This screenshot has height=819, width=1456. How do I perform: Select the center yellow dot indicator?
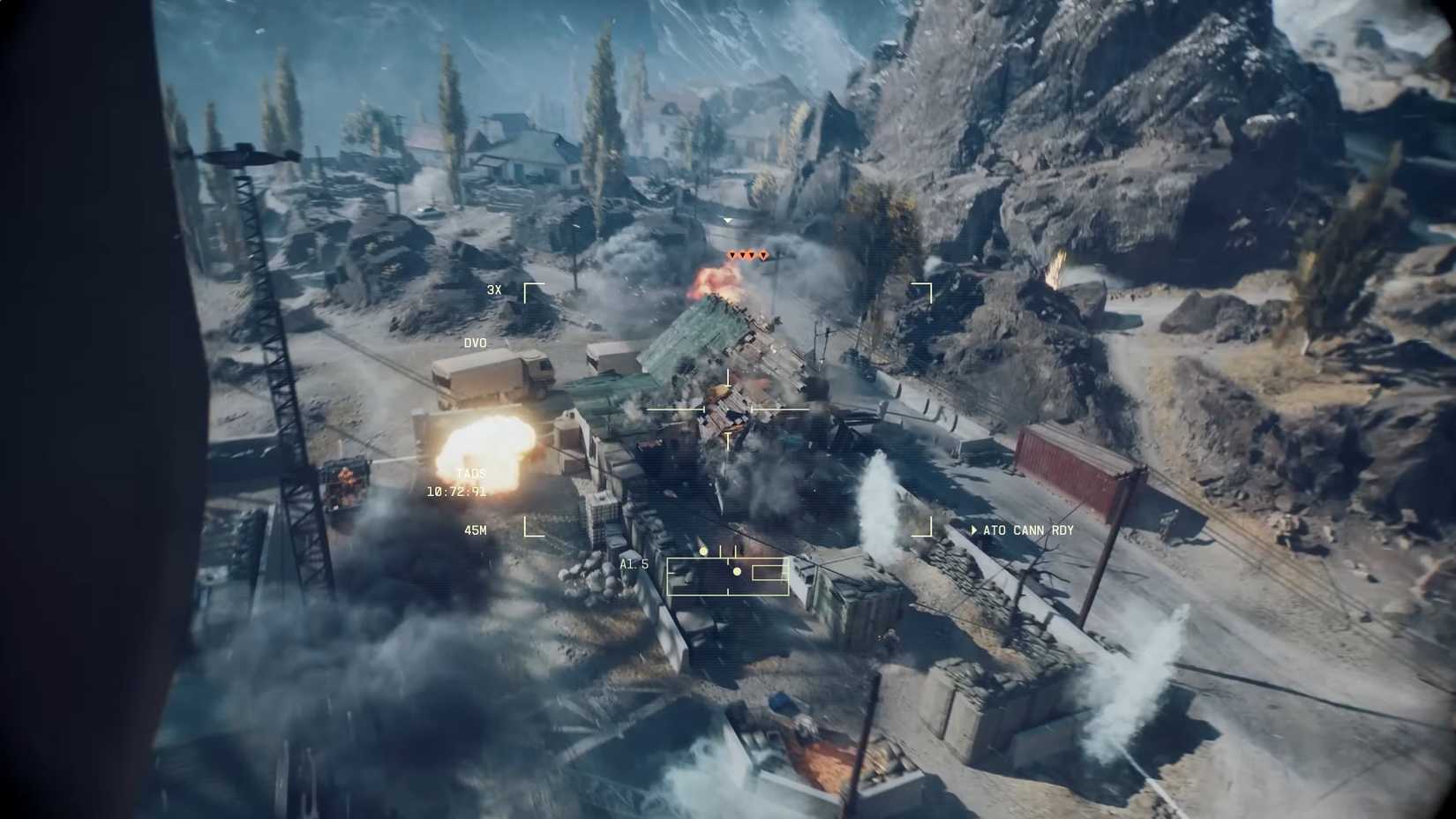click(x=738, y=572)
